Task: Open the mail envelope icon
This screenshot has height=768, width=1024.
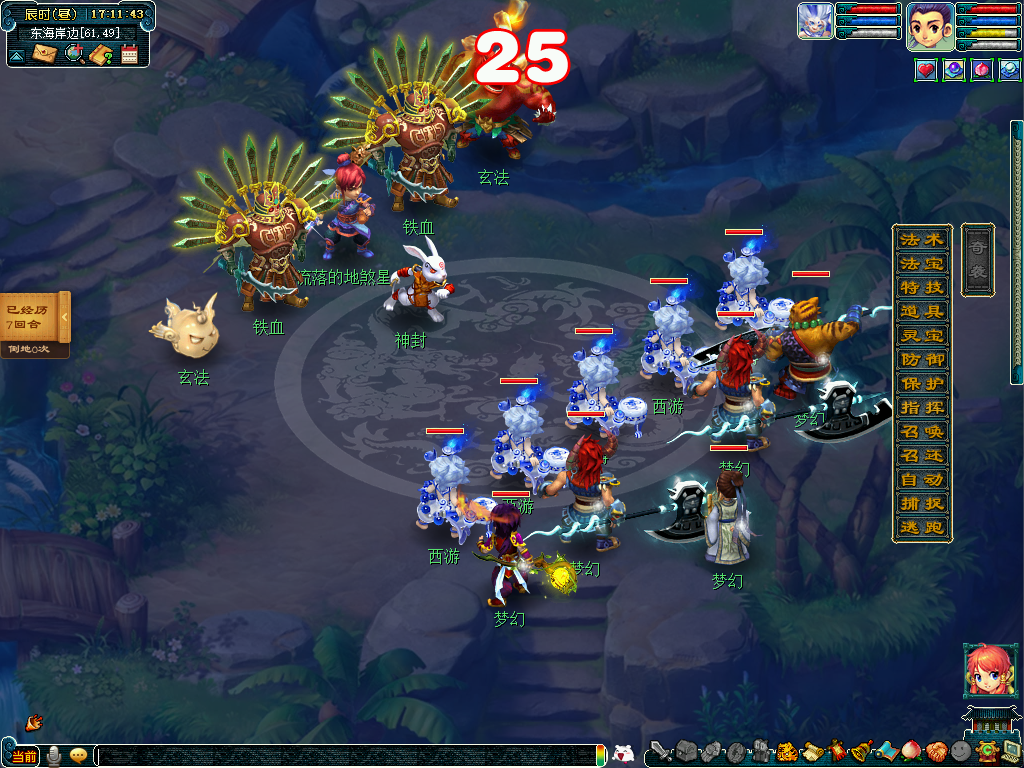Action: coord(44,53)
